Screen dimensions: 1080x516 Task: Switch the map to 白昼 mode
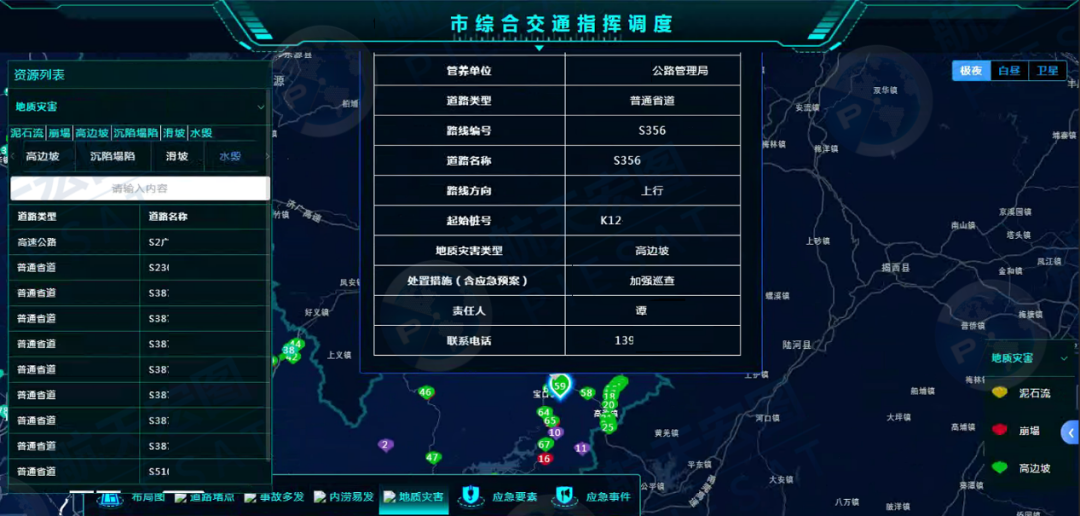(1009, 71)
